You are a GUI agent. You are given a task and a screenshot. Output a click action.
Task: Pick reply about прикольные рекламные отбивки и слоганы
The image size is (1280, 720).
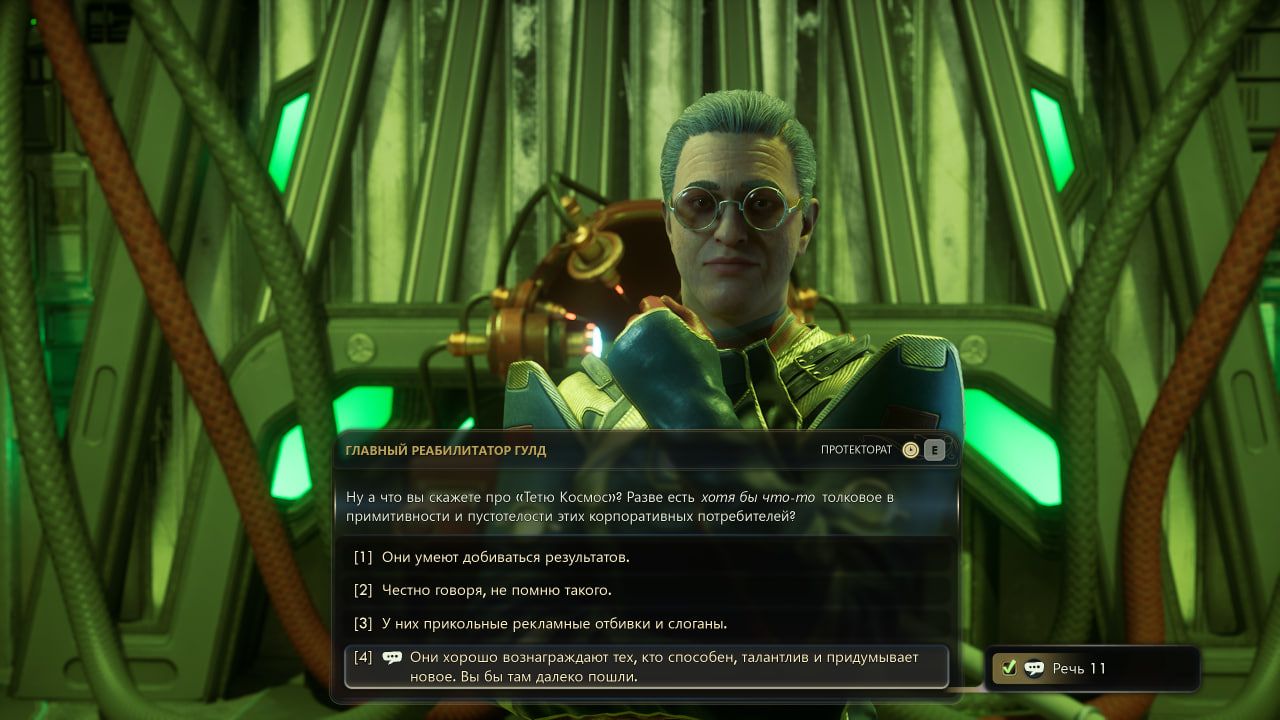pos(554,623)
